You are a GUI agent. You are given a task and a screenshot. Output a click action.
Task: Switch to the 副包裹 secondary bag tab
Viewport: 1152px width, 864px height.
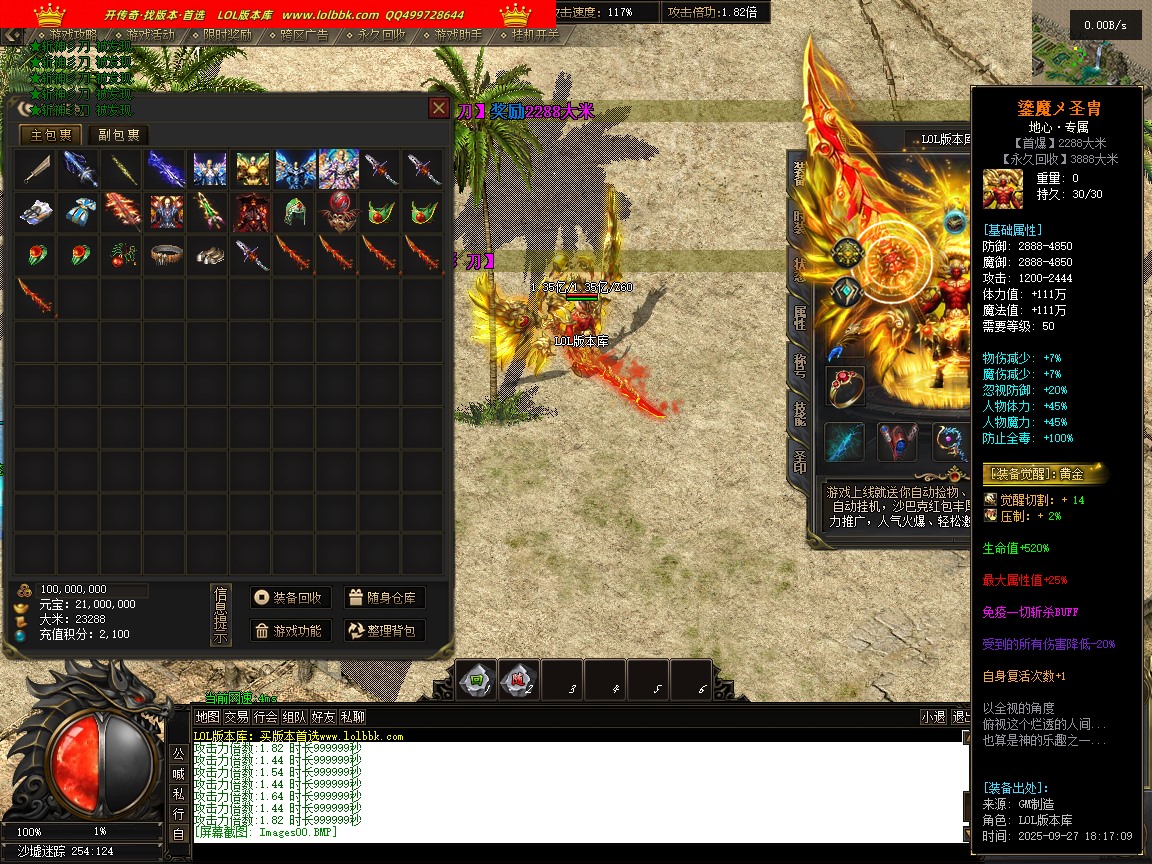tap(119, 135)
